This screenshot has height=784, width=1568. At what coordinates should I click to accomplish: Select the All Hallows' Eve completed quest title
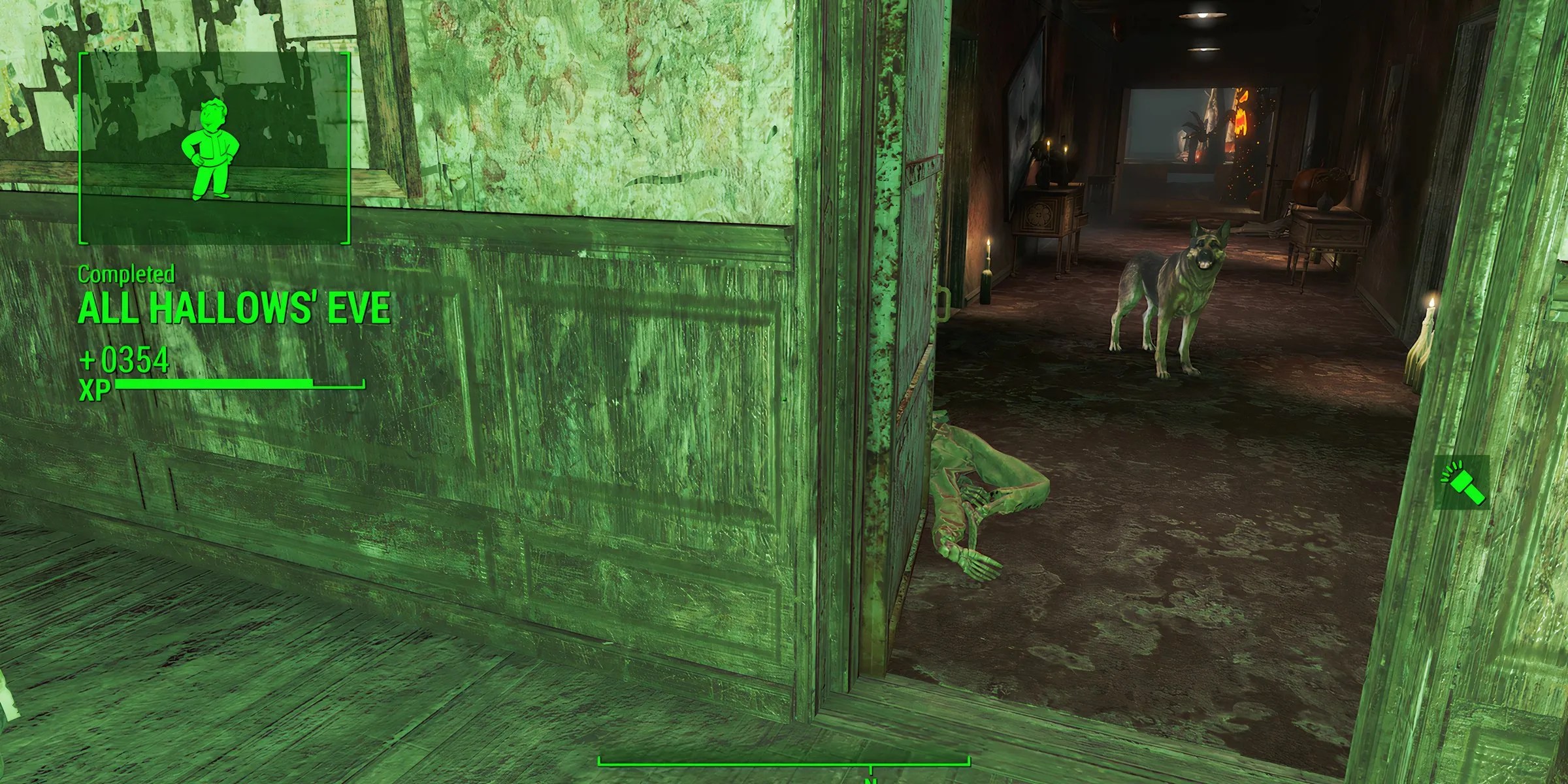(x=234, y=307)
